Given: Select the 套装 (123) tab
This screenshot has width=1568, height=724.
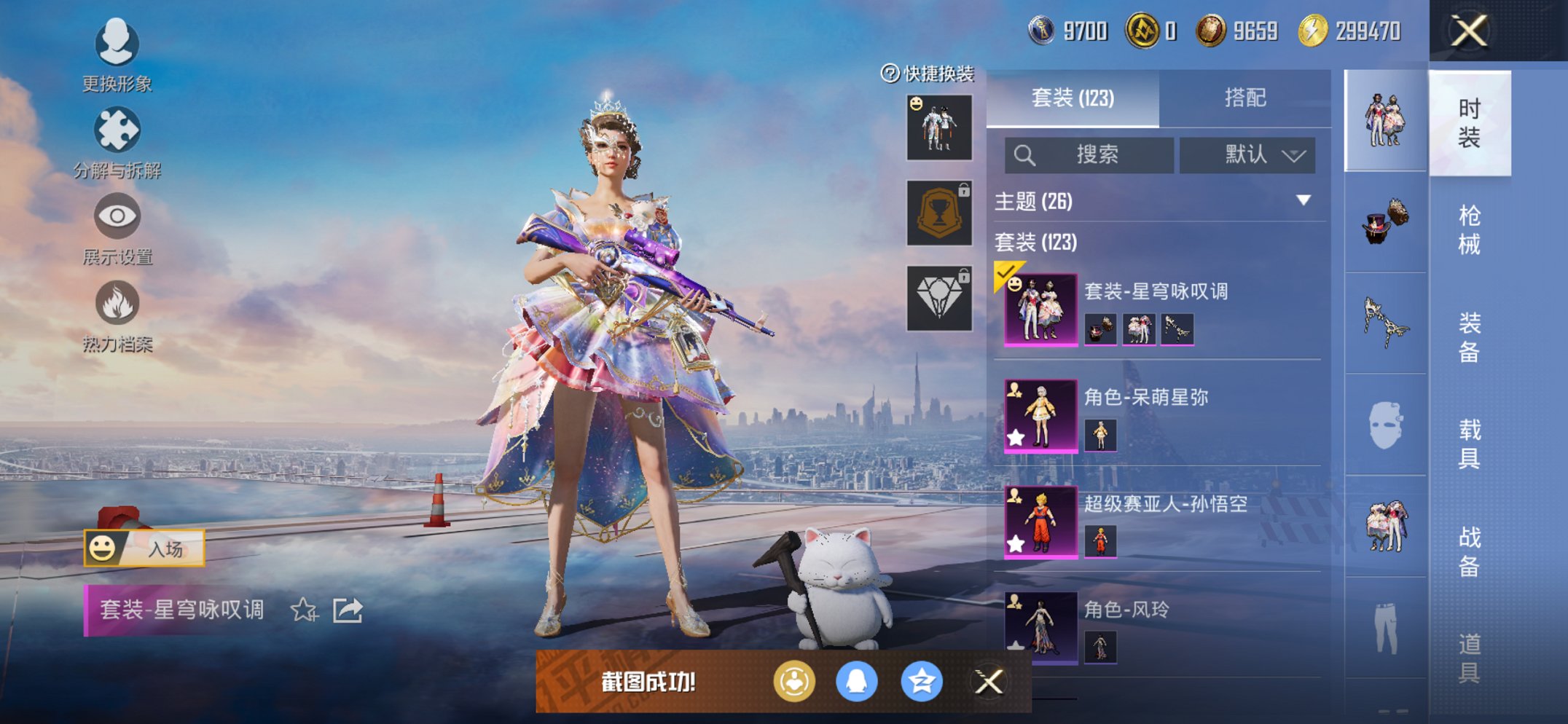Looking at the screenshot, I should 1073,98.
